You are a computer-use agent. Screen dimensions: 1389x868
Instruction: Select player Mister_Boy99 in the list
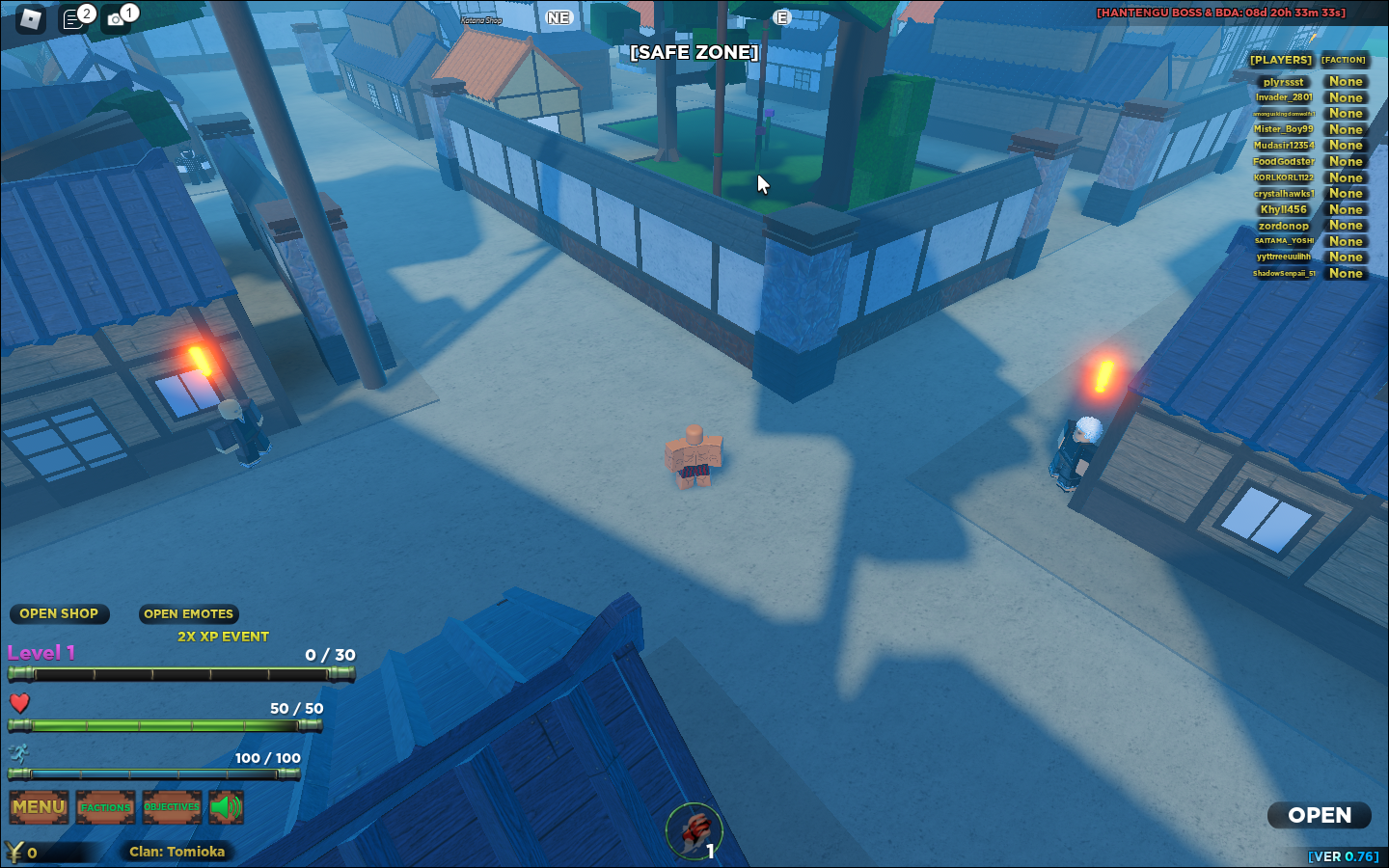pyautogui.click(x=1283, y=129)
